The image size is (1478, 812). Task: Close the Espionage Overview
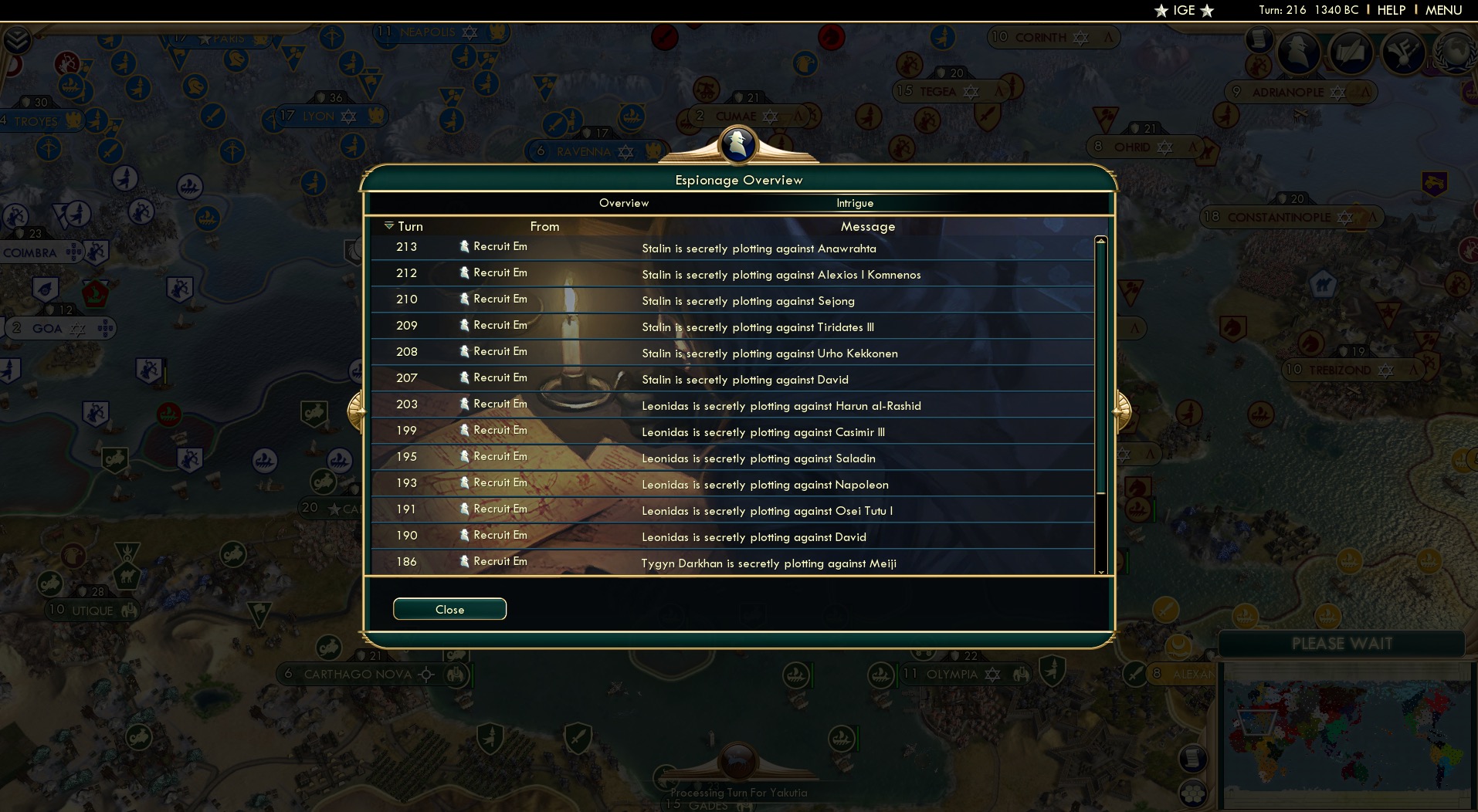click(x=449, y=609)
